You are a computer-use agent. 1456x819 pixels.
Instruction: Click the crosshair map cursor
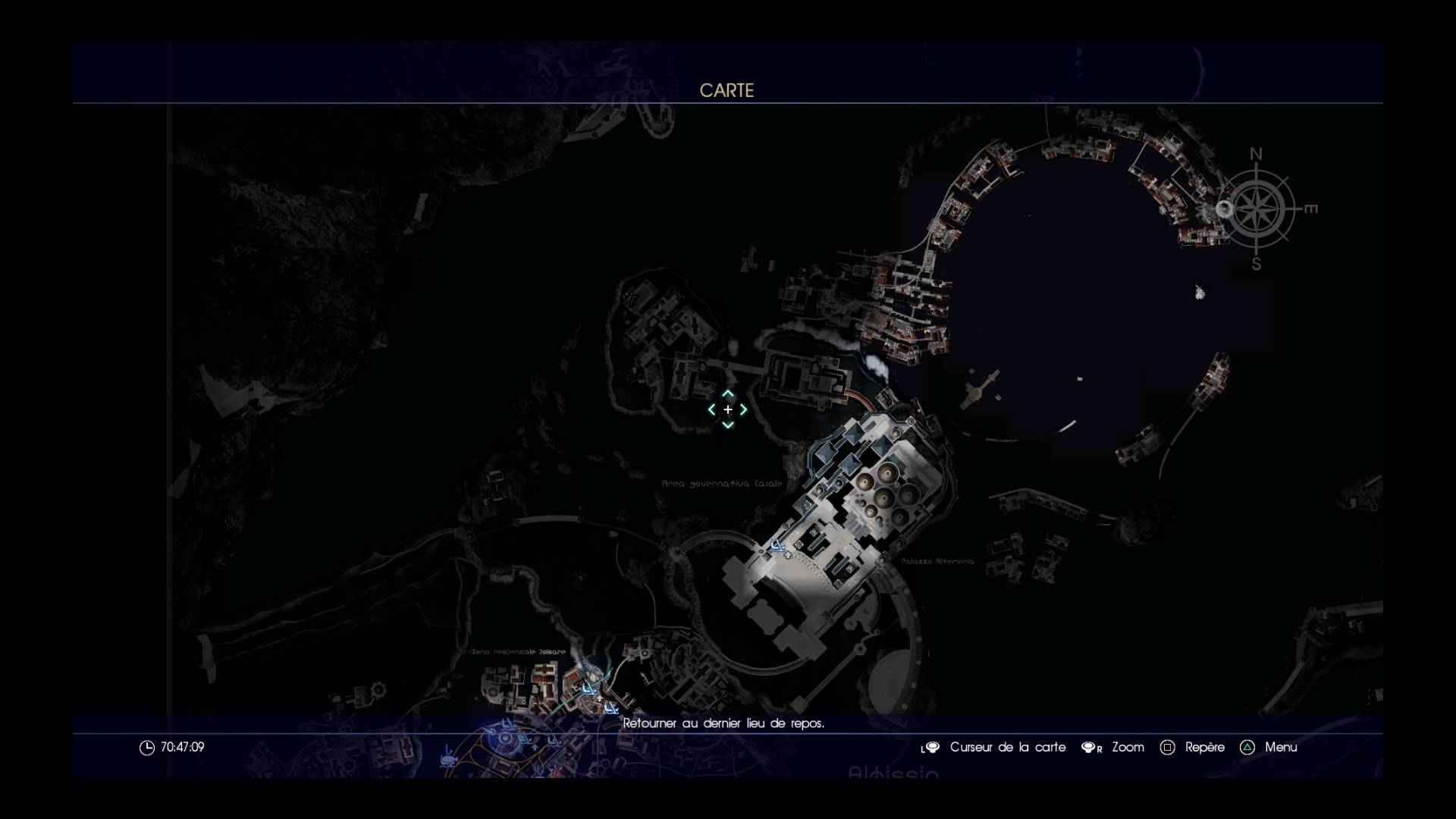727,409
